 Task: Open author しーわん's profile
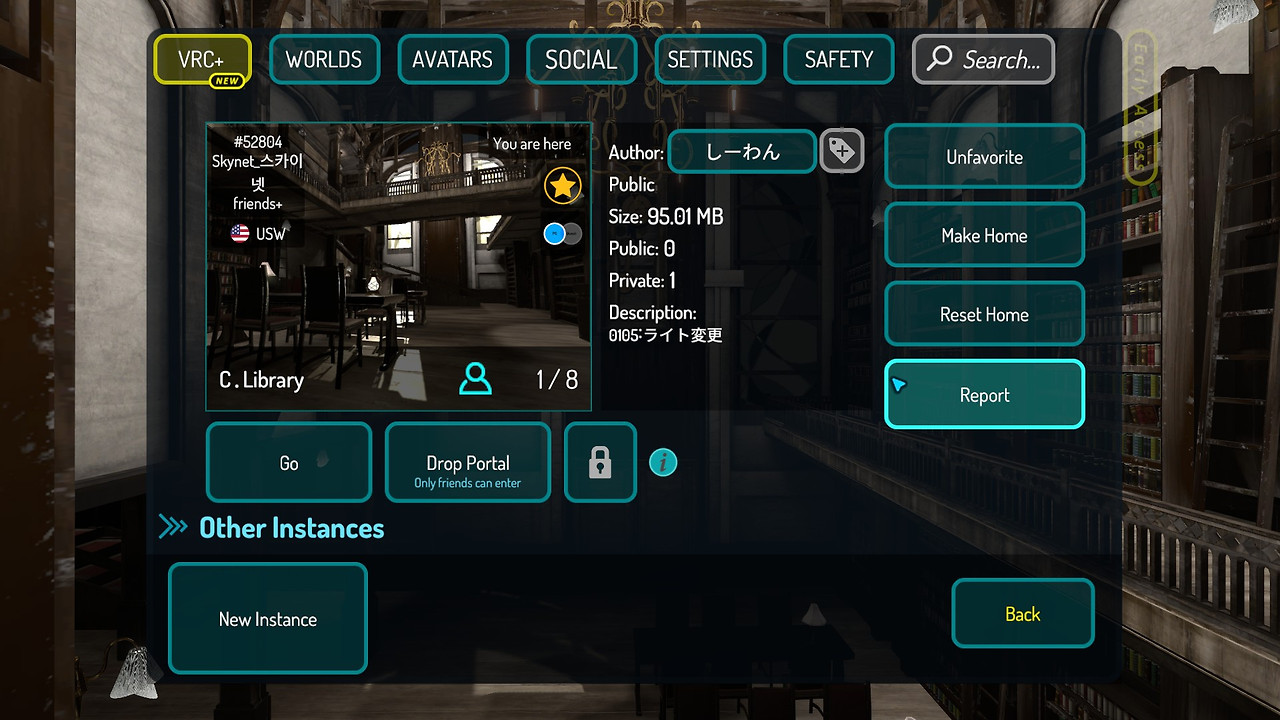click(x=741, y=151)
